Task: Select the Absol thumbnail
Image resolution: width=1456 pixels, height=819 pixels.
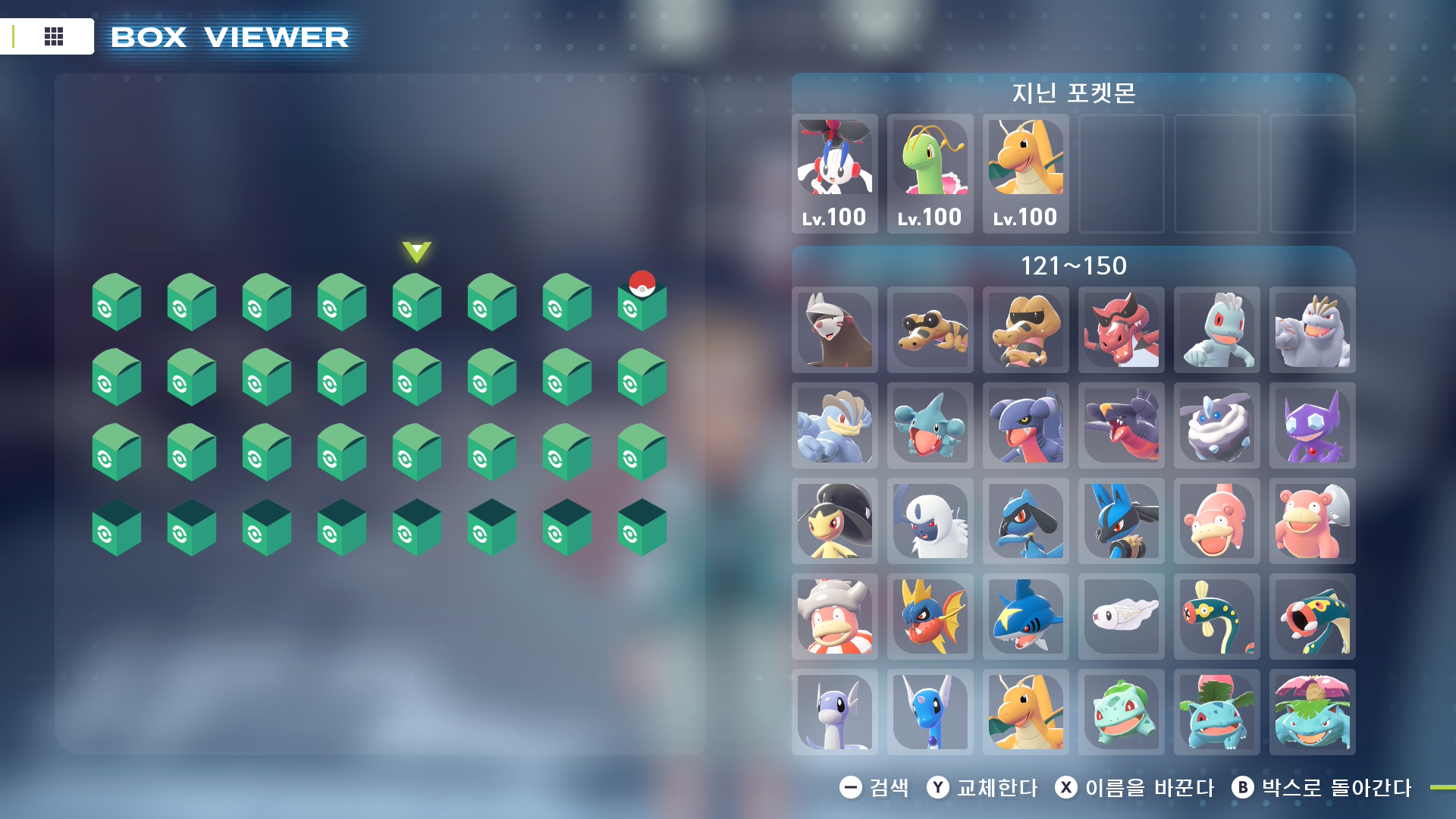Action: click(x=930, y=521)
